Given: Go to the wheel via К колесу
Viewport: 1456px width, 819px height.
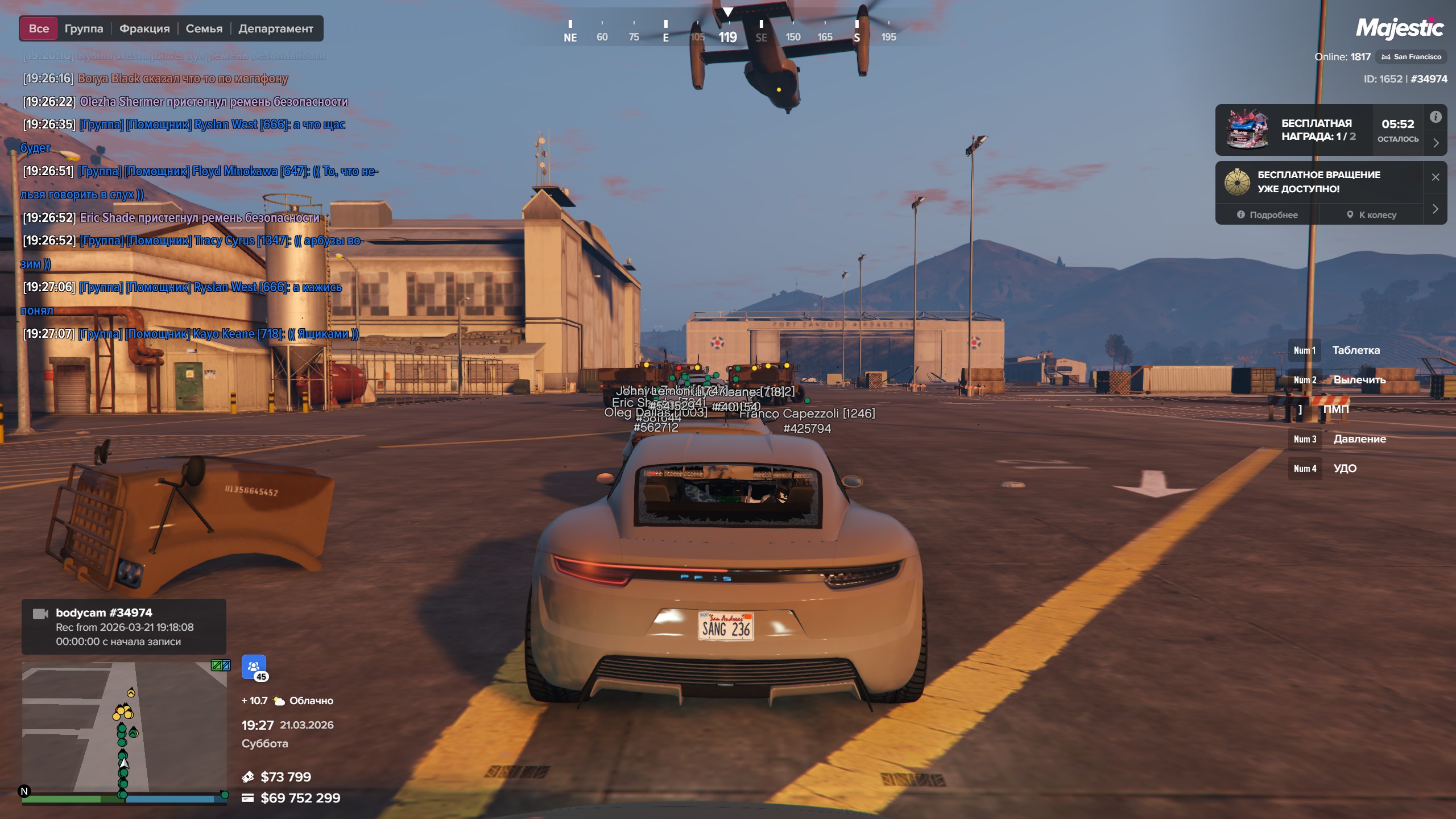Looking at the screenshot, I should [x=1371, y=215].
